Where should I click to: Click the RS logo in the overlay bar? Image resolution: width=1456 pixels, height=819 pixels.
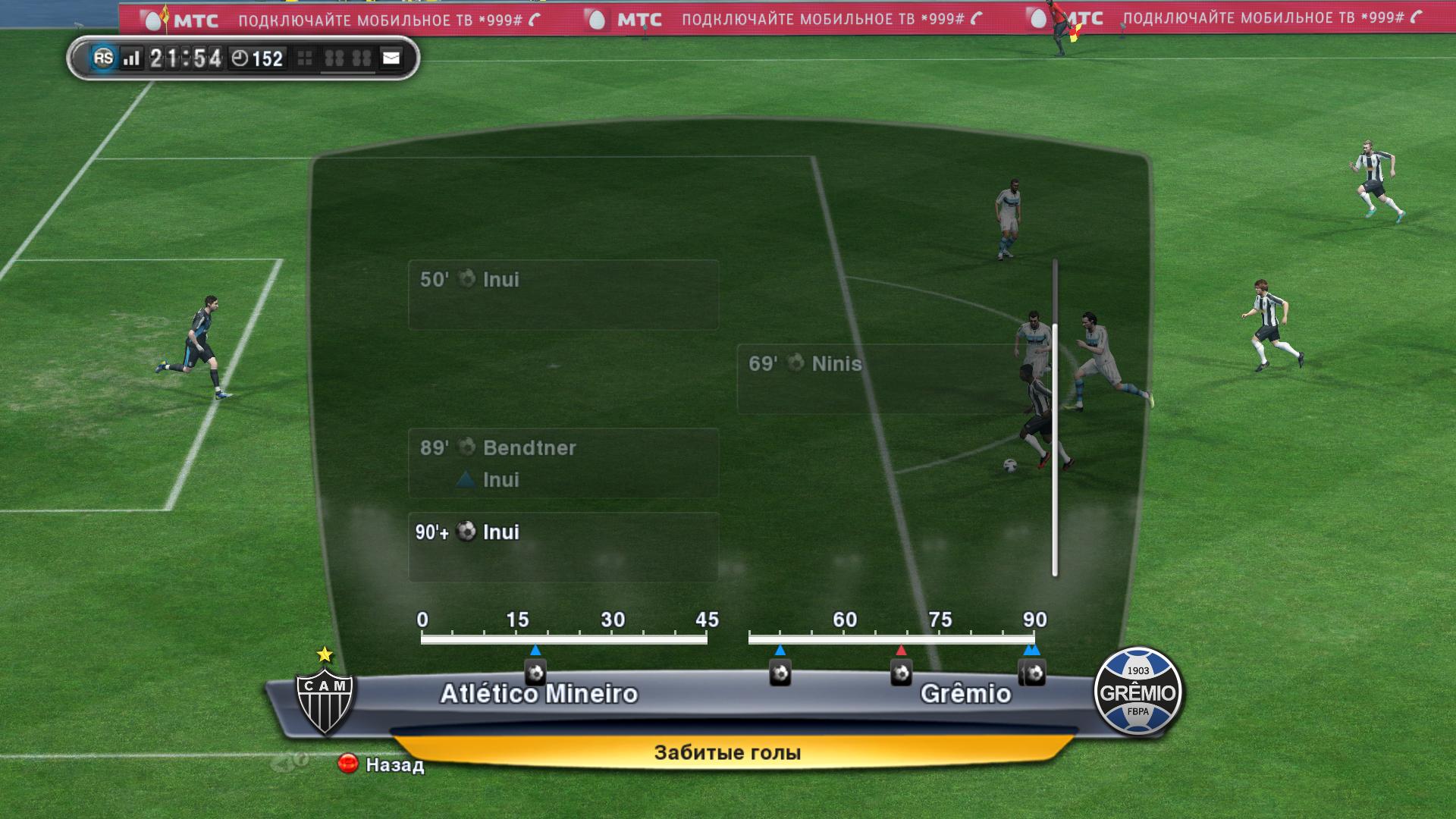pyautogui.click(x=103, y=58)
